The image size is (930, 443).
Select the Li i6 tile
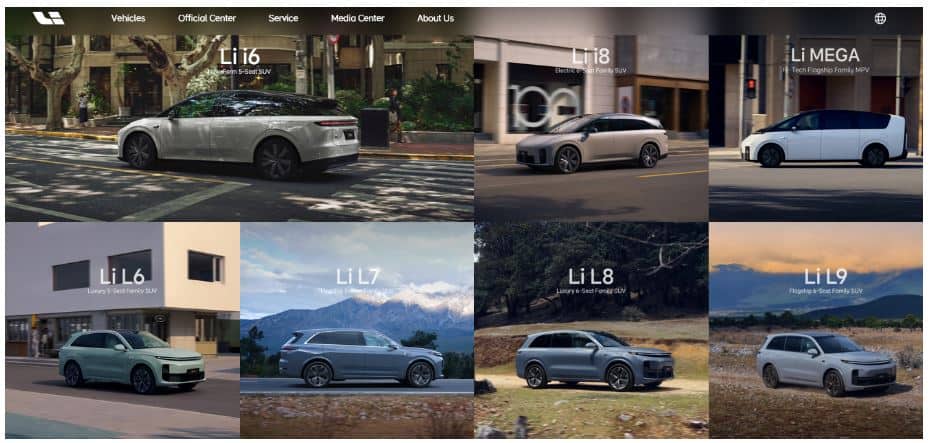[x=240, y=130]
